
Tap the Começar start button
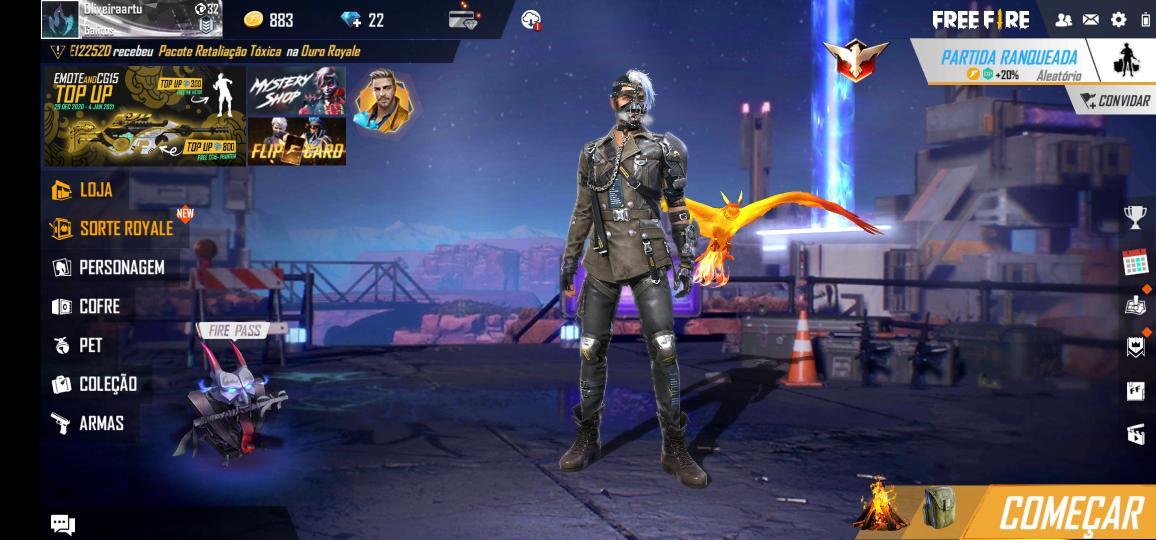point(1070,513)
